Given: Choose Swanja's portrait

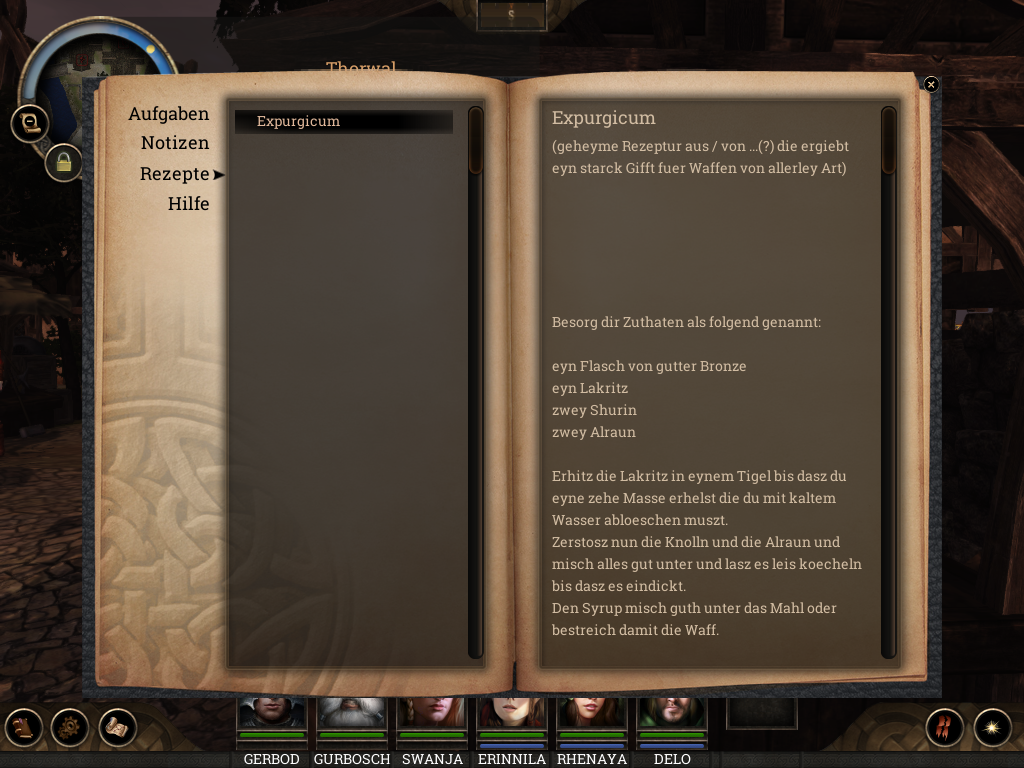Looking at the screenshot, I should [x=431, y=714].
